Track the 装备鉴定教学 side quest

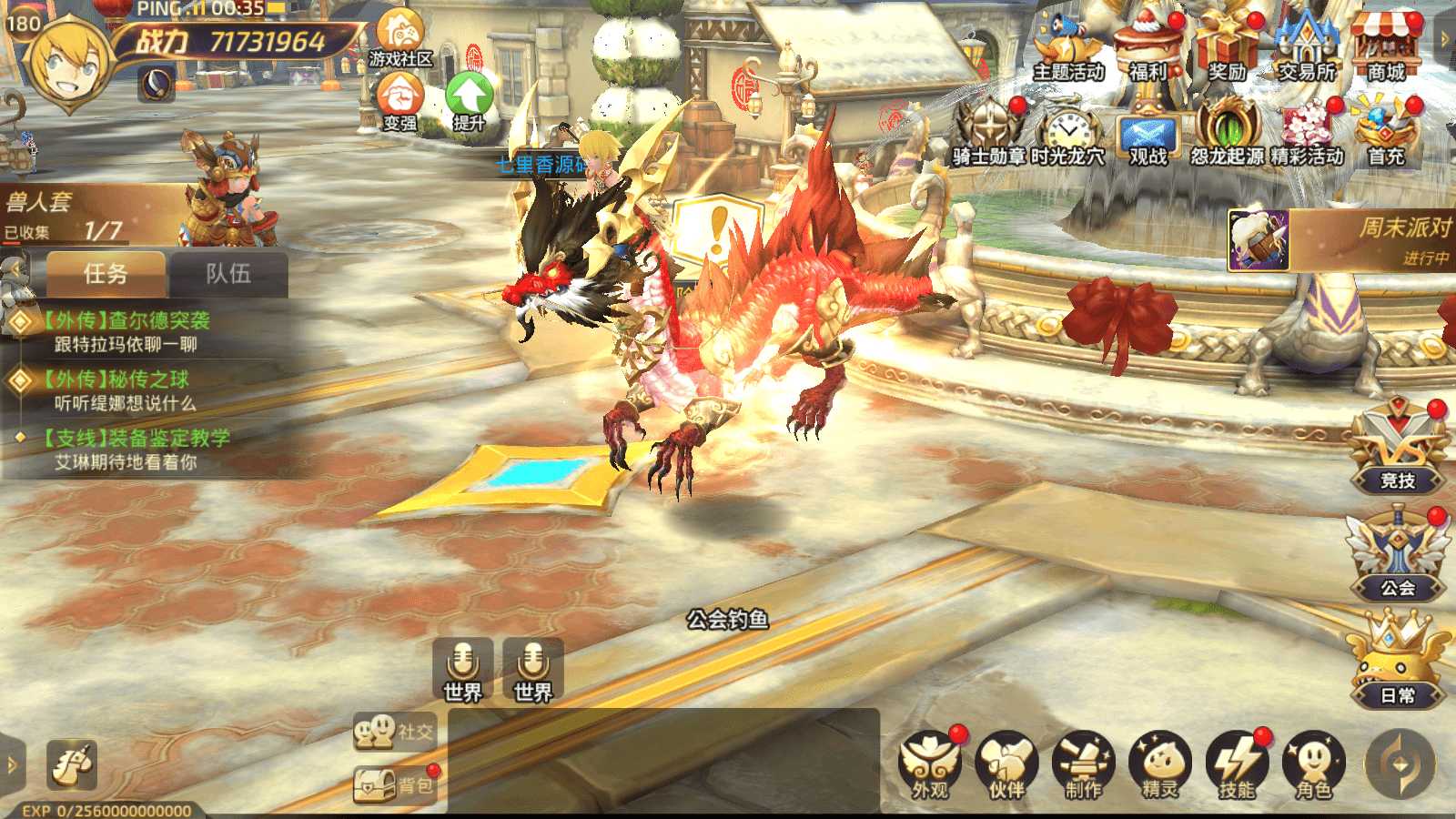[136, 449]
